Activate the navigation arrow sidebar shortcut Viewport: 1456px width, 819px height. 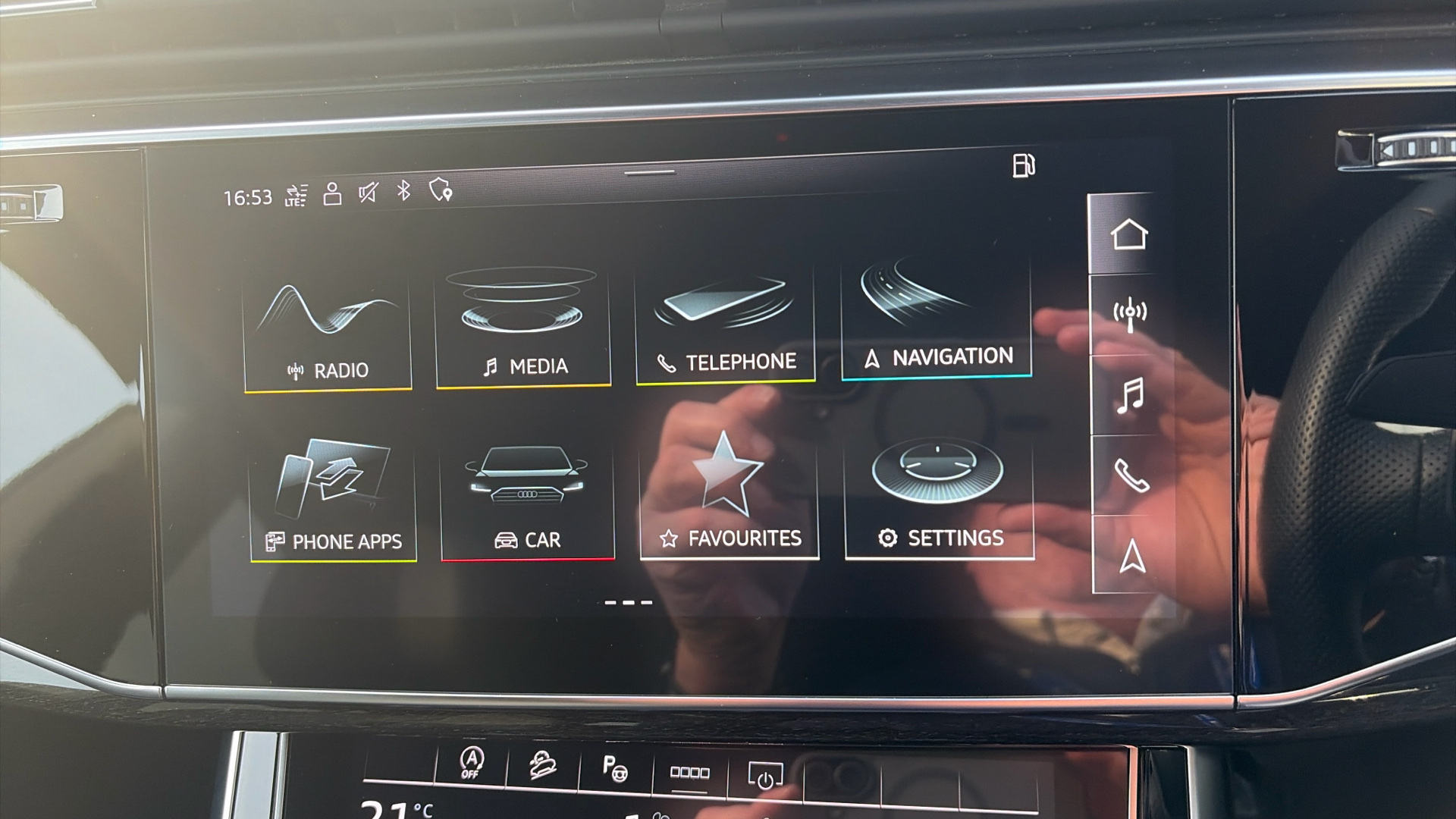[x=1132, y=556]
